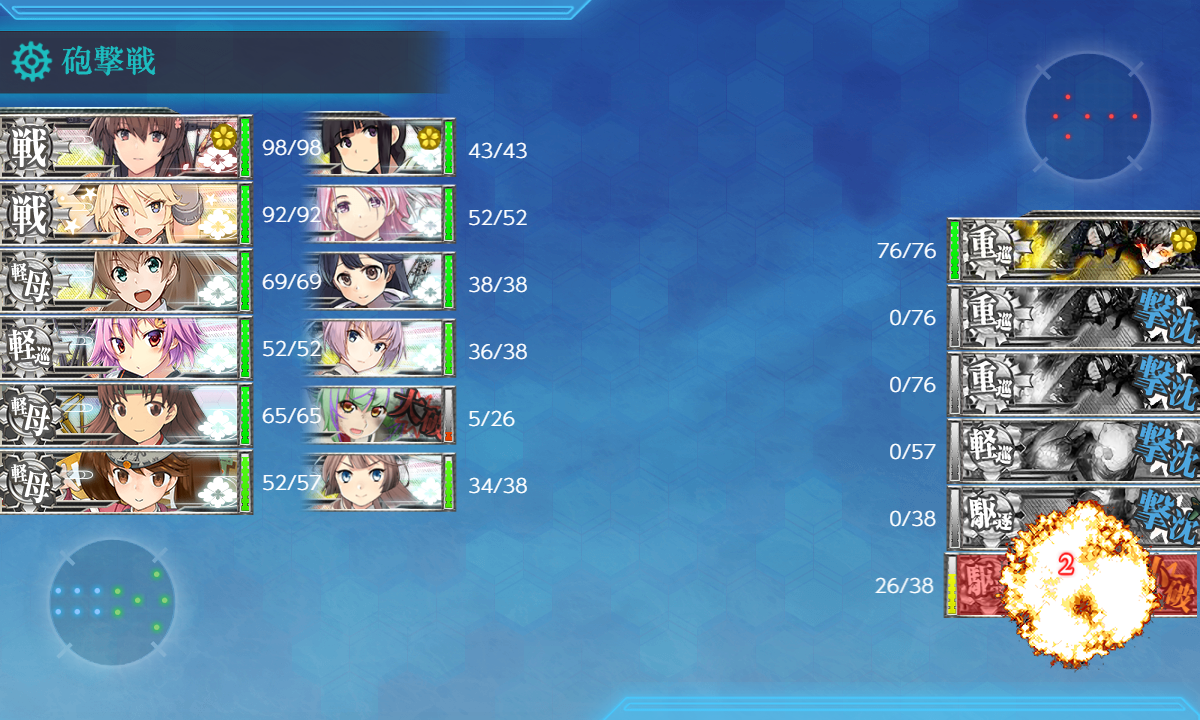The image size is (1200, 720).
Task: Select the blonde battleship card with 92/92 HP
Action: pos(125,214)
